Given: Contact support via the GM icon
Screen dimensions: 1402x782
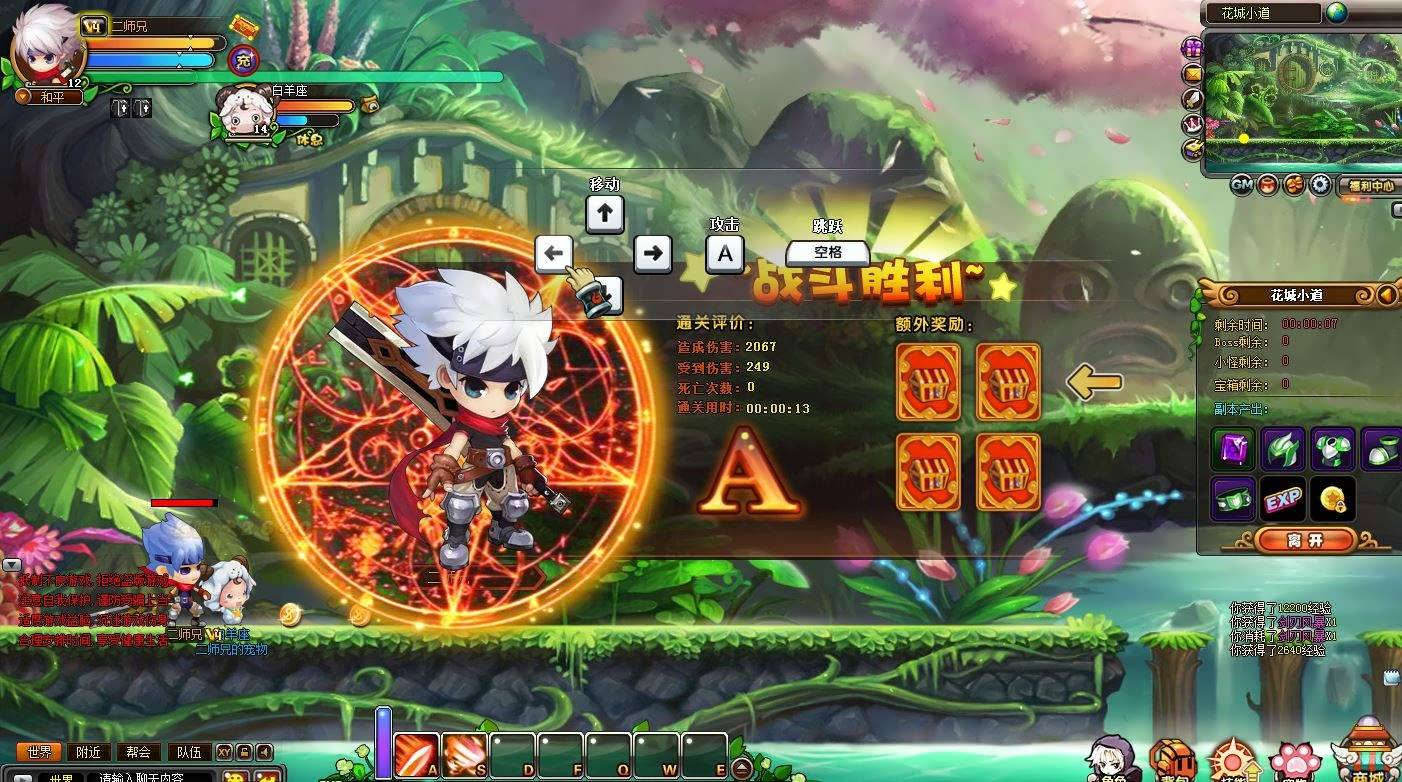Looking at the screenshot, I should pos(1241,185).
